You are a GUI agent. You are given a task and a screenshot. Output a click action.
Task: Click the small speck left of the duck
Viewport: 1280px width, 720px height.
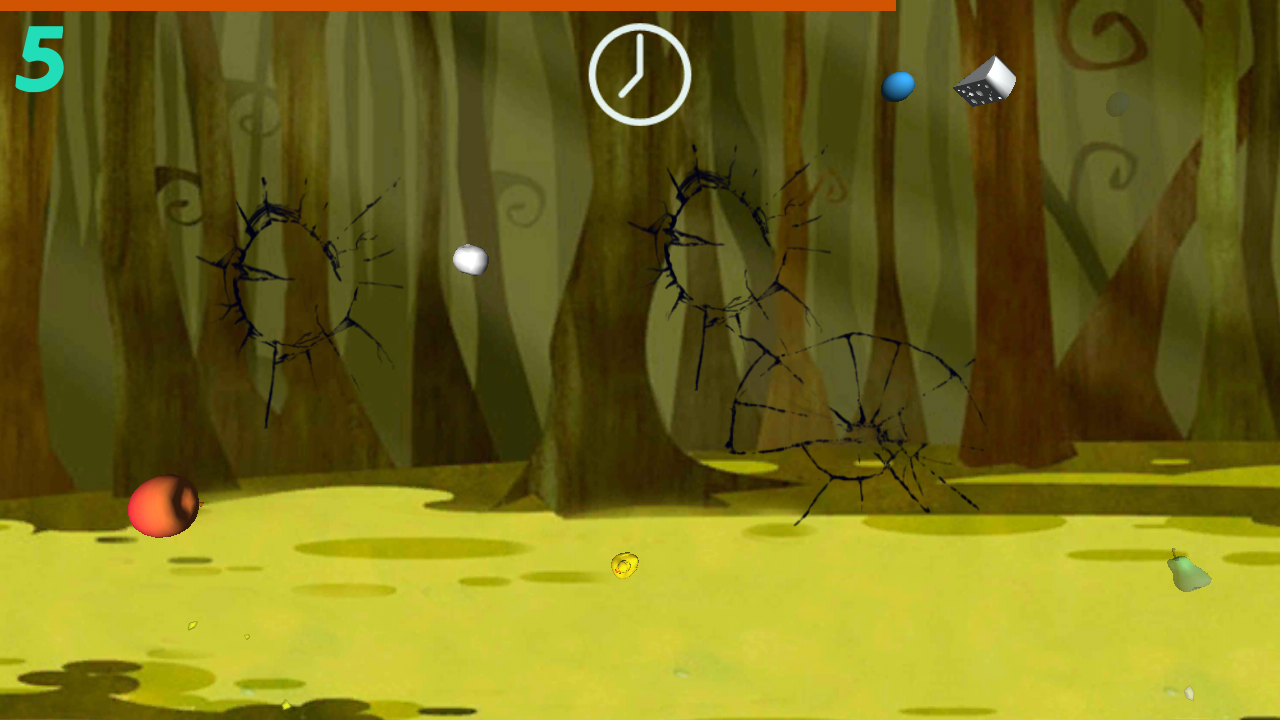246,637
